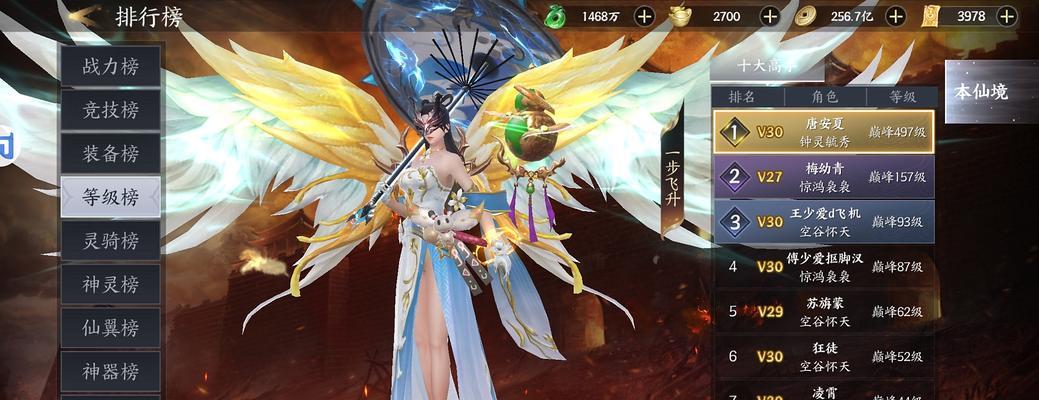Image resolution: width=1039 pixels, height=400 pixels.
Task: View second-ranked player 梅幼青
Action: coord(824,177)
